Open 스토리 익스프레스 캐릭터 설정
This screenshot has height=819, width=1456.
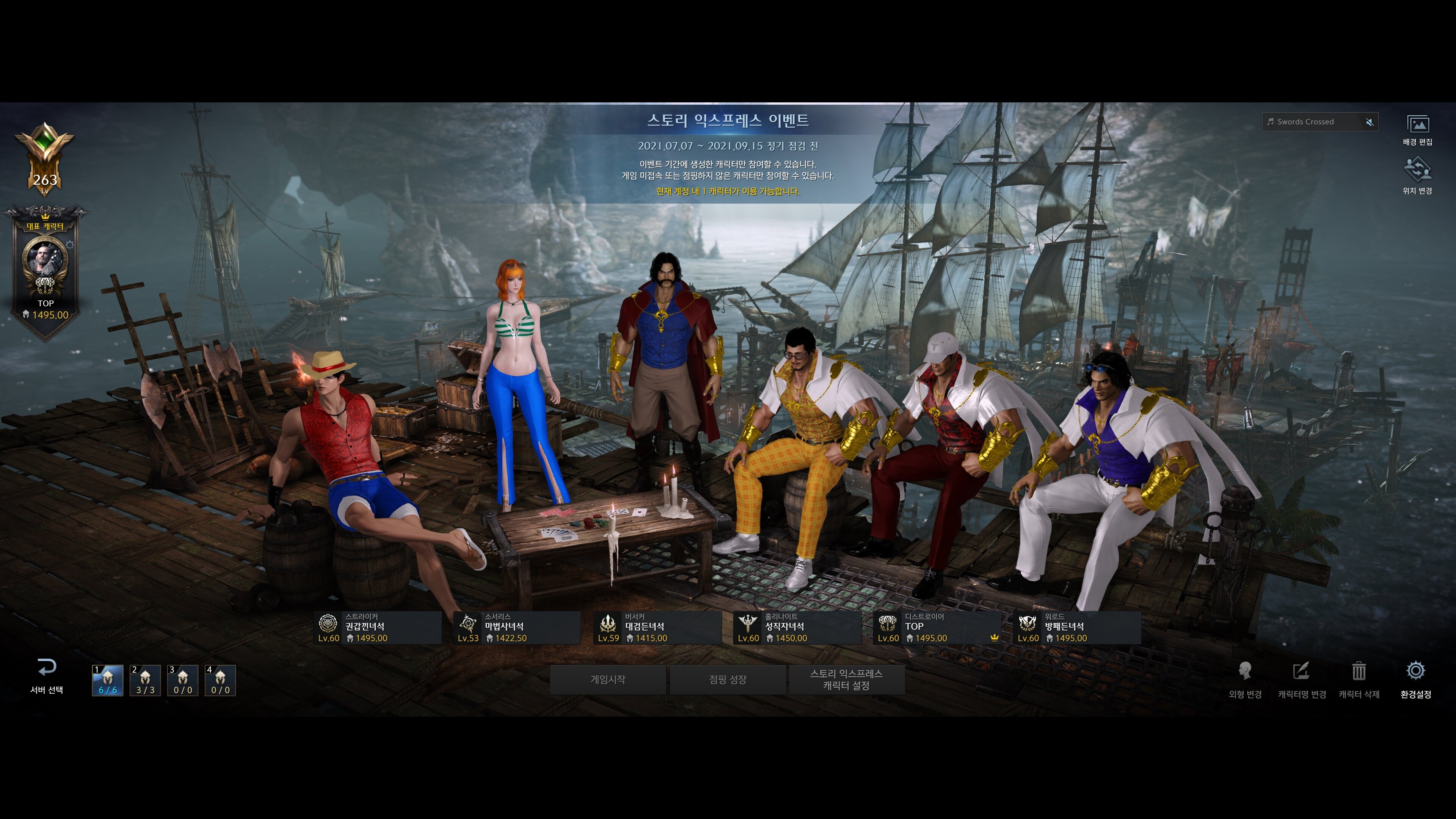pyautogui.click(x=846, y=679)
